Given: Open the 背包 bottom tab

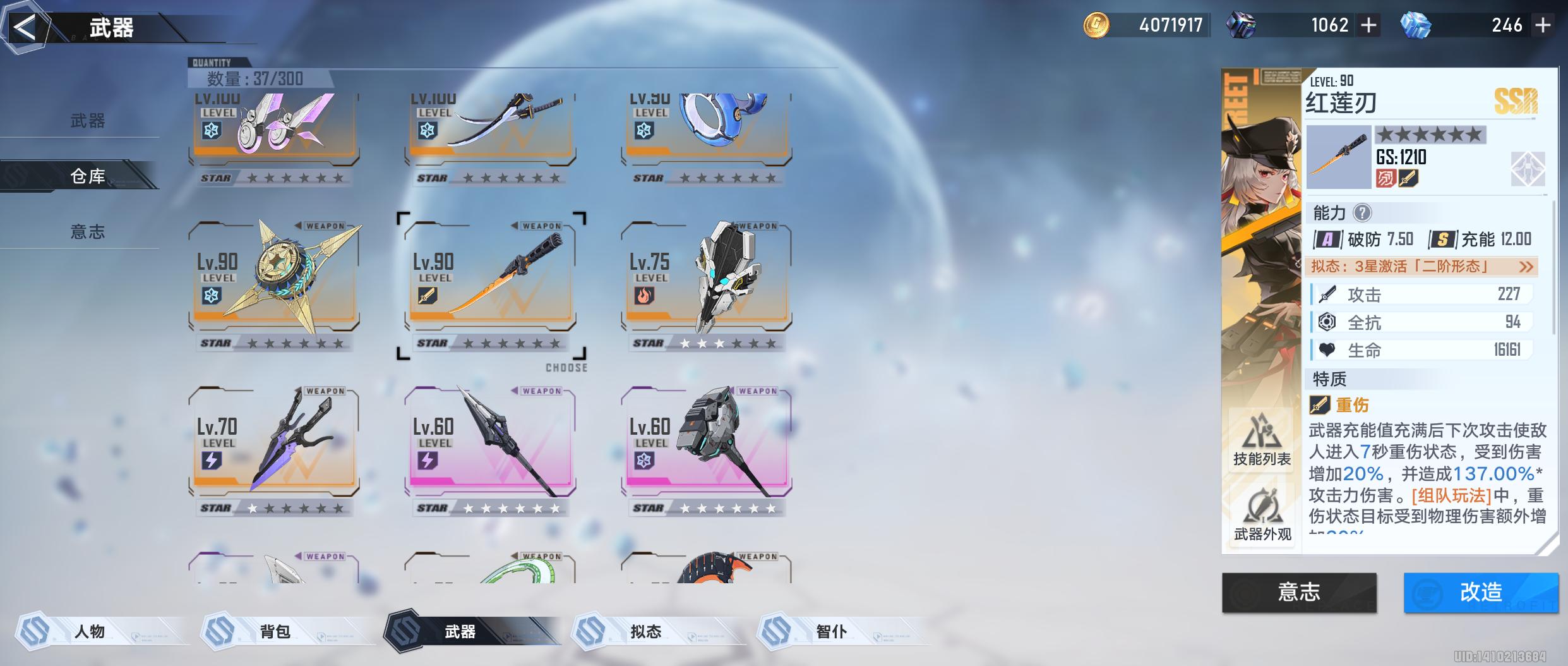Looking at the screenshot, I should tap(275, 631).
